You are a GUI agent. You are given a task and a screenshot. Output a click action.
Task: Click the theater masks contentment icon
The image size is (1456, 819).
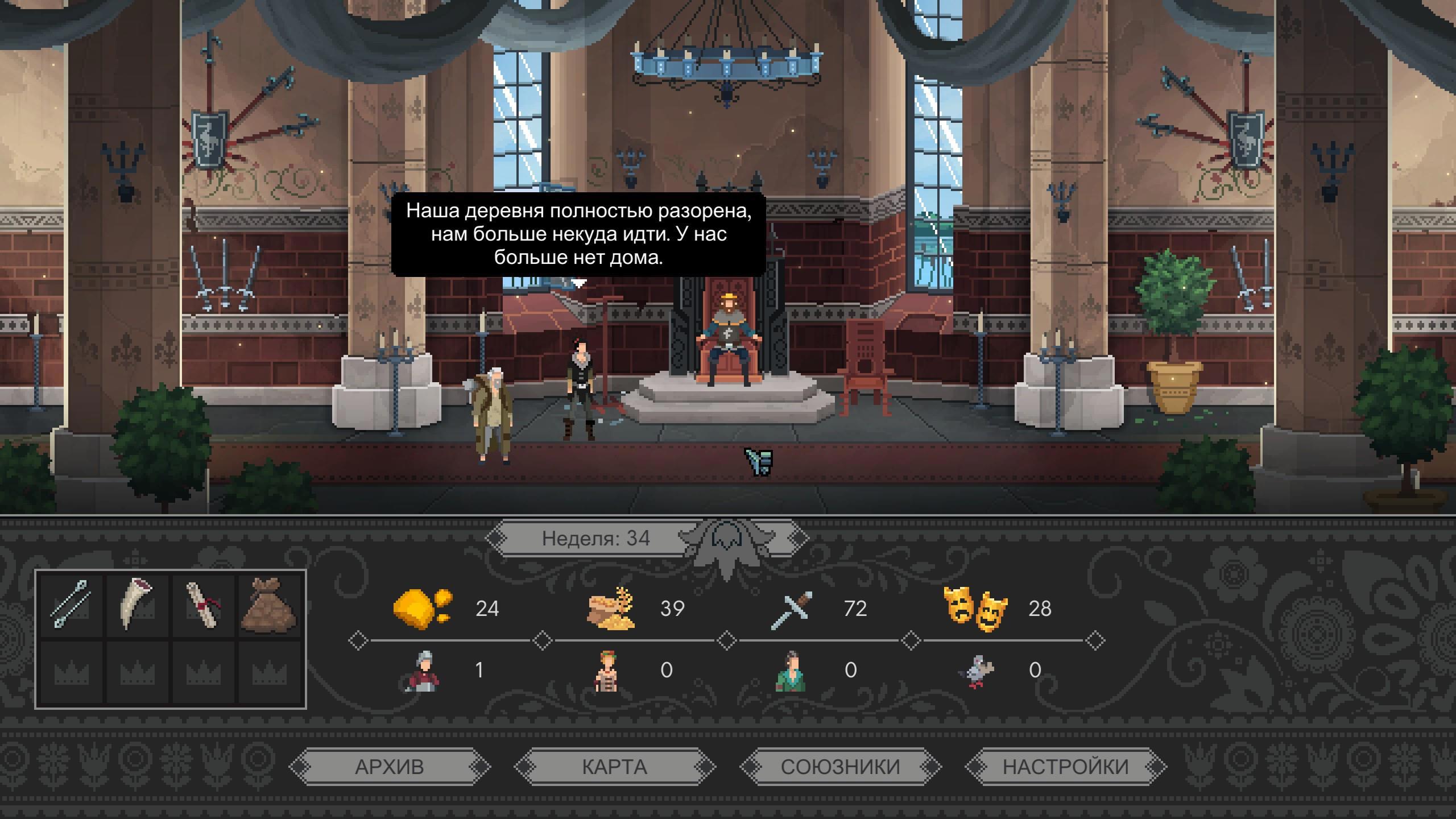[x=976, y=610]
